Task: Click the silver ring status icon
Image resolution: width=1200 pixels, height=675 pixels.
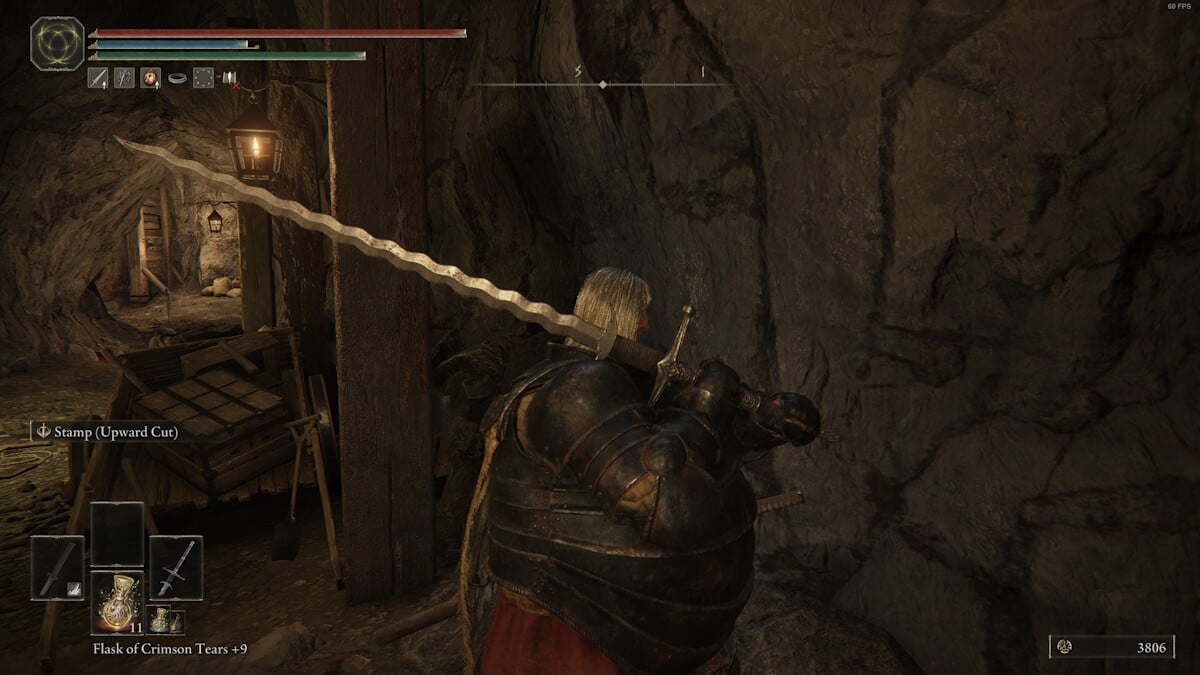Action: pos(177,77)
